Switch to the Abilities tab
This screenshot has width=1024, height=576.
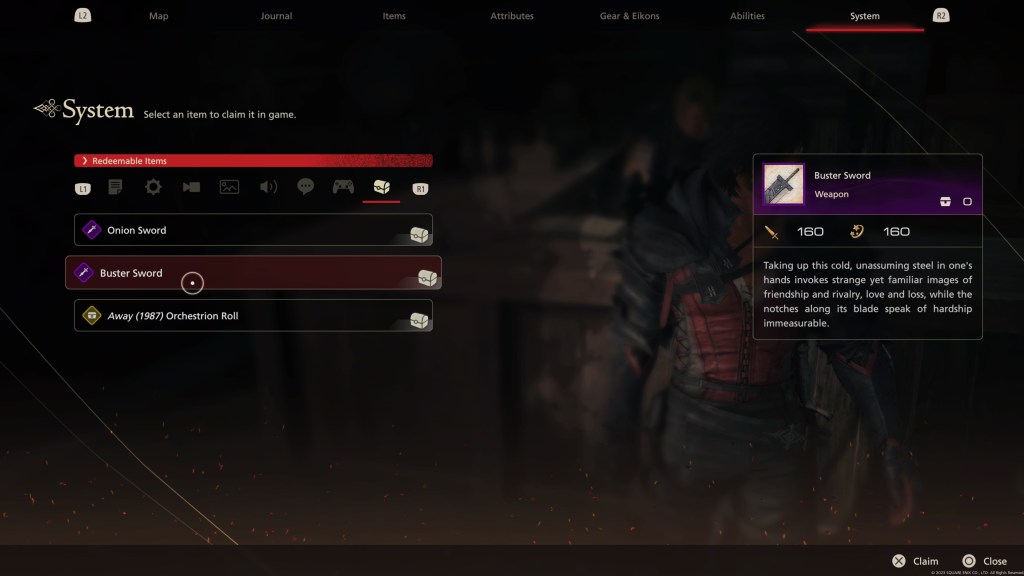(747, 16)
